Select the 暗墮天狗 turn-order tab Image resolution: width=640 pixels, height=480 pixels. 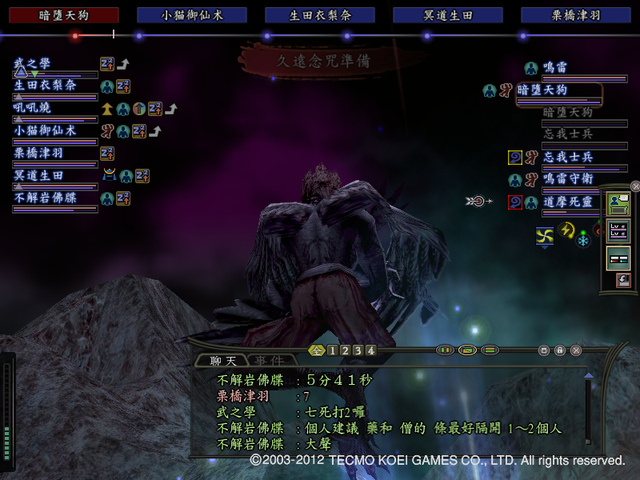pyautogui.click(x=63, y=15)
